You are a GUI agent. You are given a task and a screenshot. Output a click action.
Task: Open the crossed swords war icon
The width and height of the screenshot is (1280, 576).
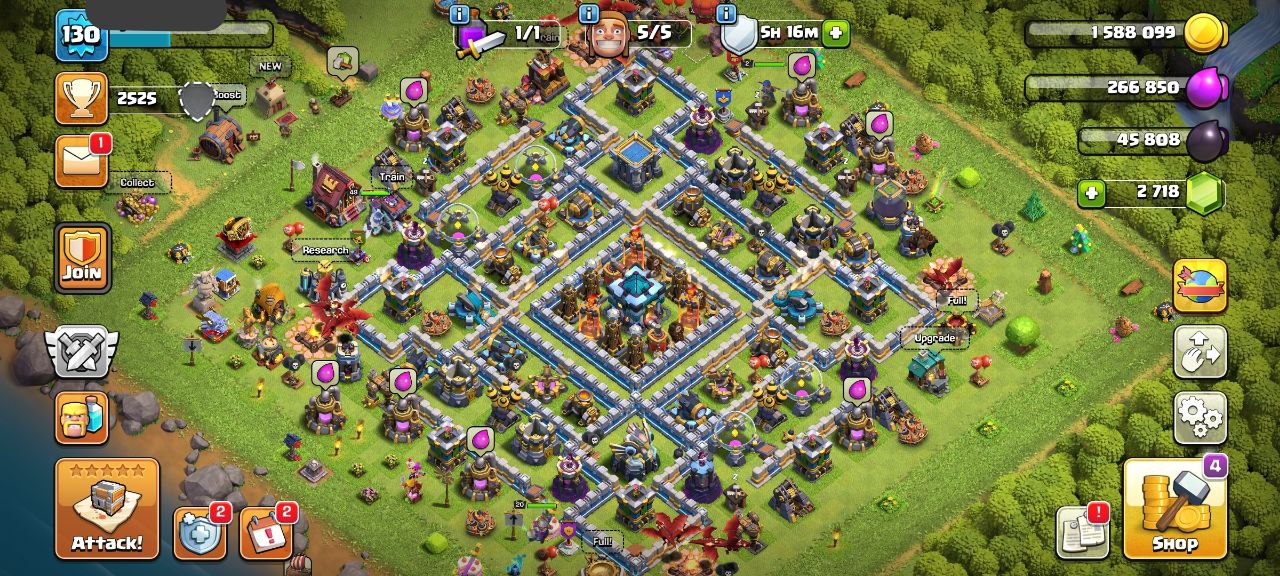tap(81, 352)
